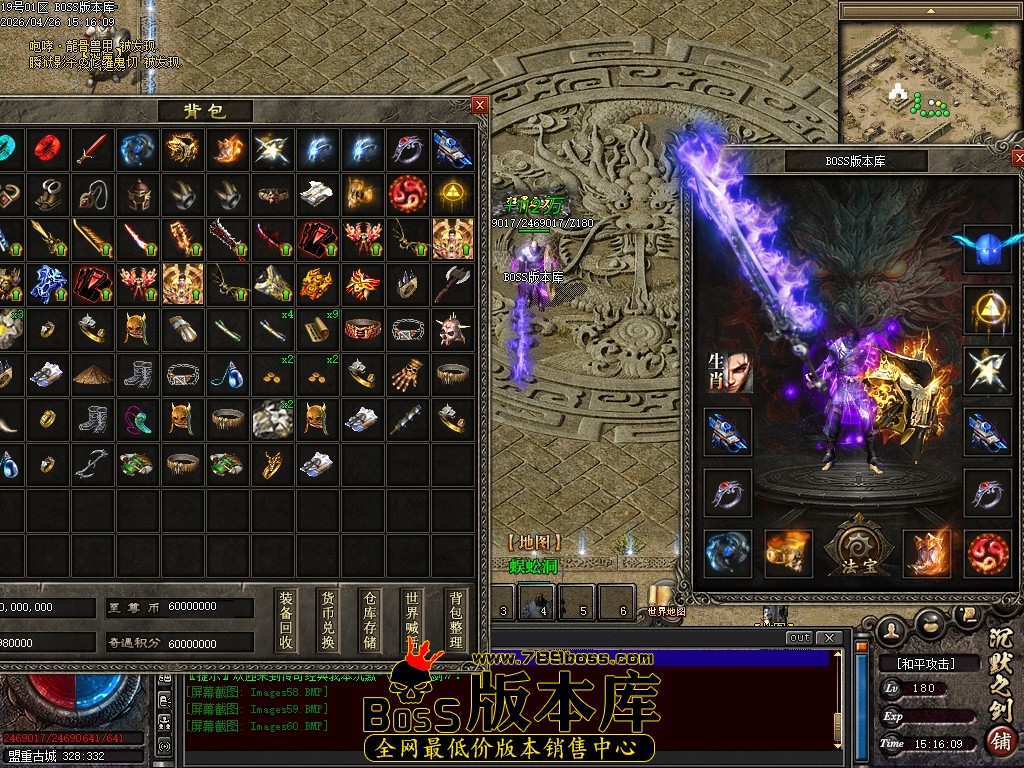
Task: Click the 装备回收 equipment recycle button
Action: click(287, 619)
